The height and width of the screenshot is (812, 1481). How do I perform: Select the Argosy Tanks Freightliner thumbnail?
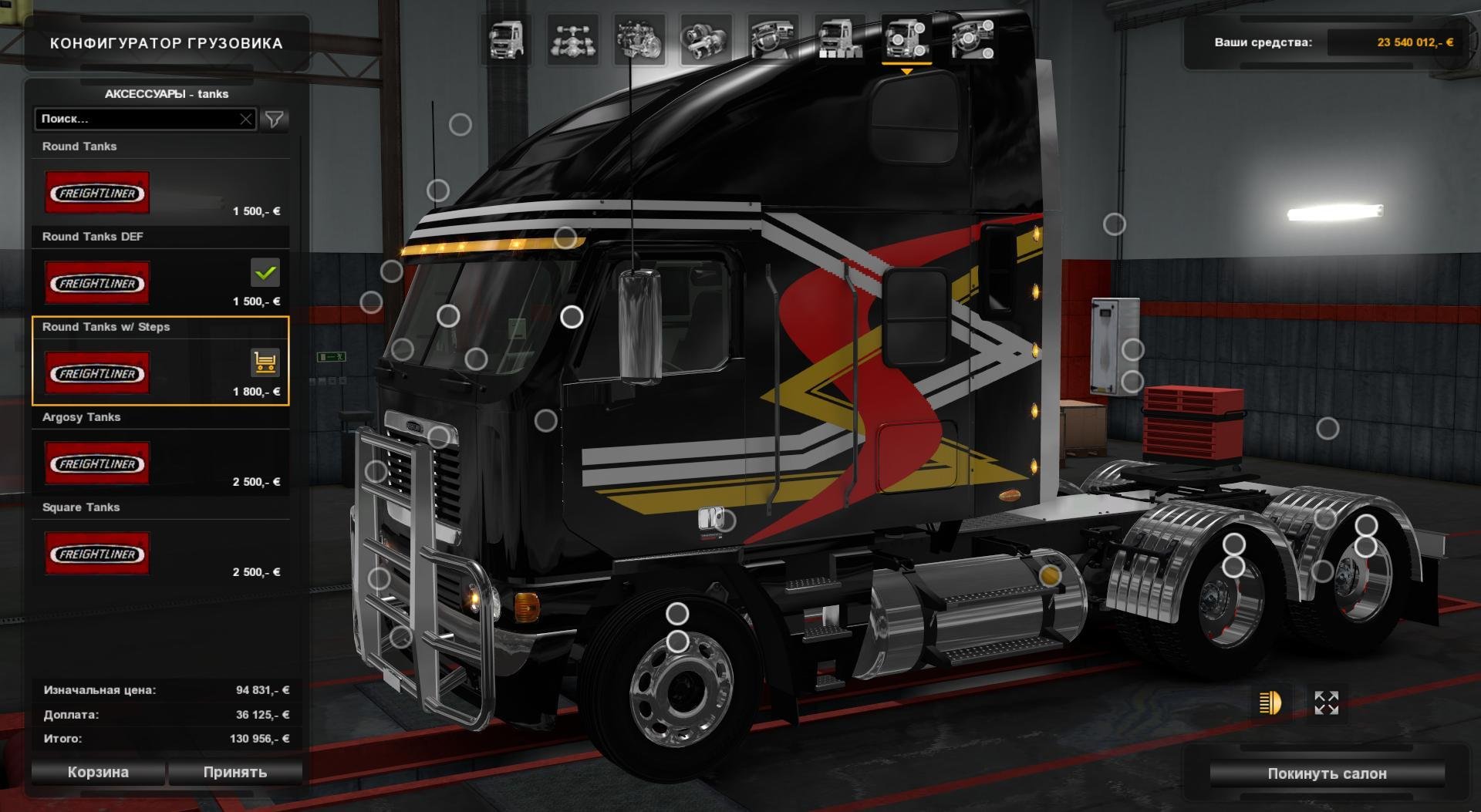[x=97, y=463]
